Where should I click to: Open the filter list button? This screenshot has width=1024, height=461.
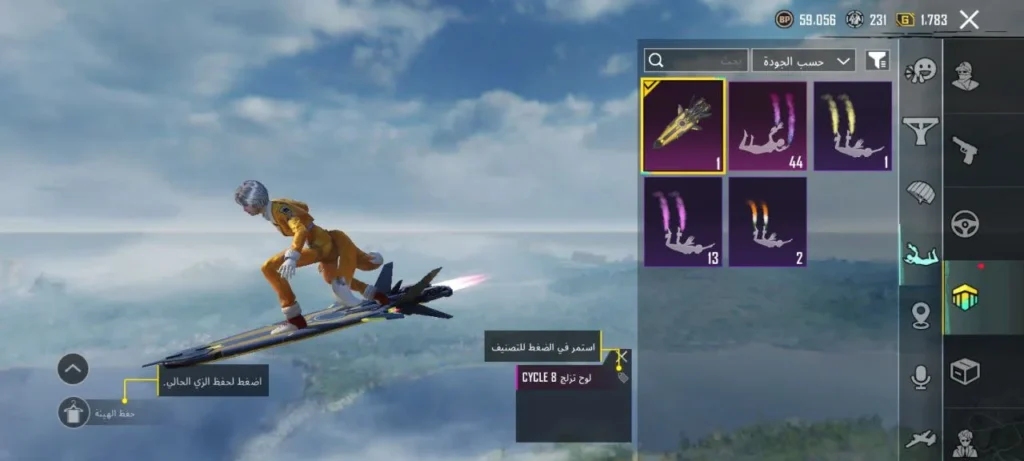pos(876,61)
